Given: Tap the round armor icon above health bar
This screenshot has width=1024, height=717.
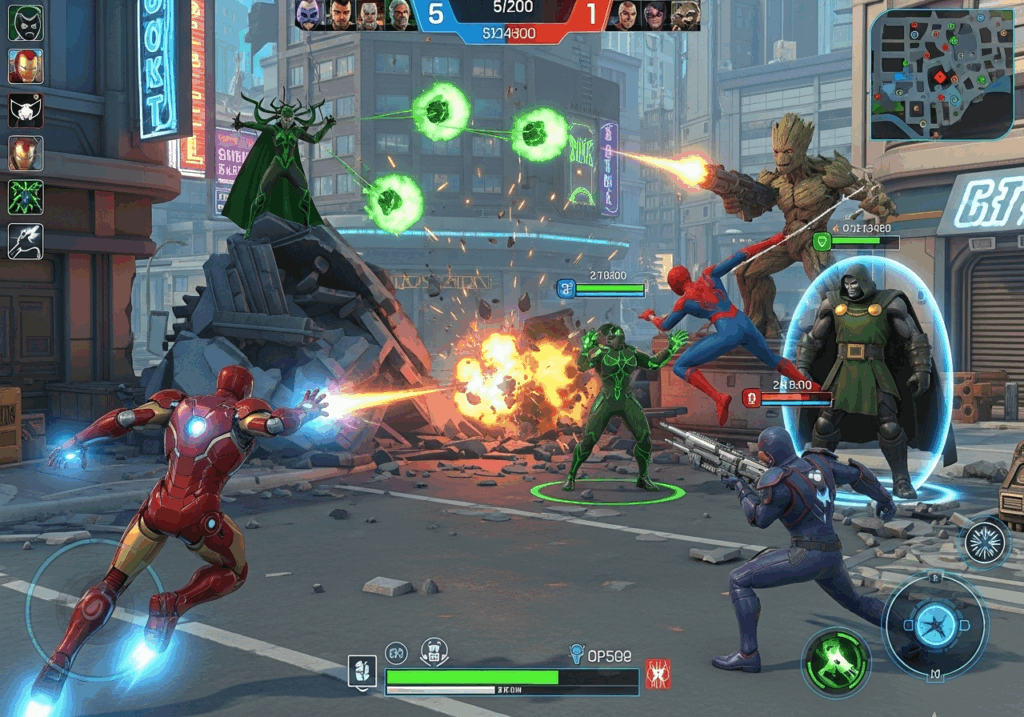Looking at the screenshot, I should (434, 652).
